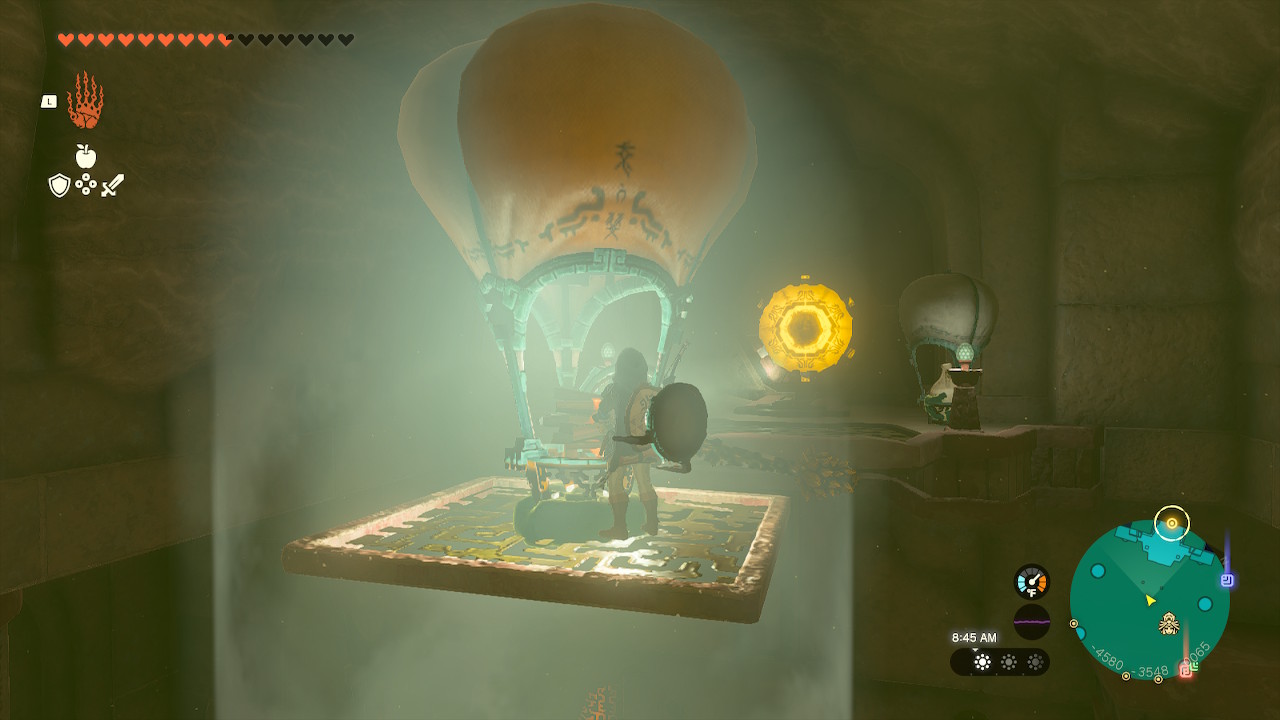The image size is (1280, 720).
Task: Open the purple noise level meter
Action: tap(1031, 622)
